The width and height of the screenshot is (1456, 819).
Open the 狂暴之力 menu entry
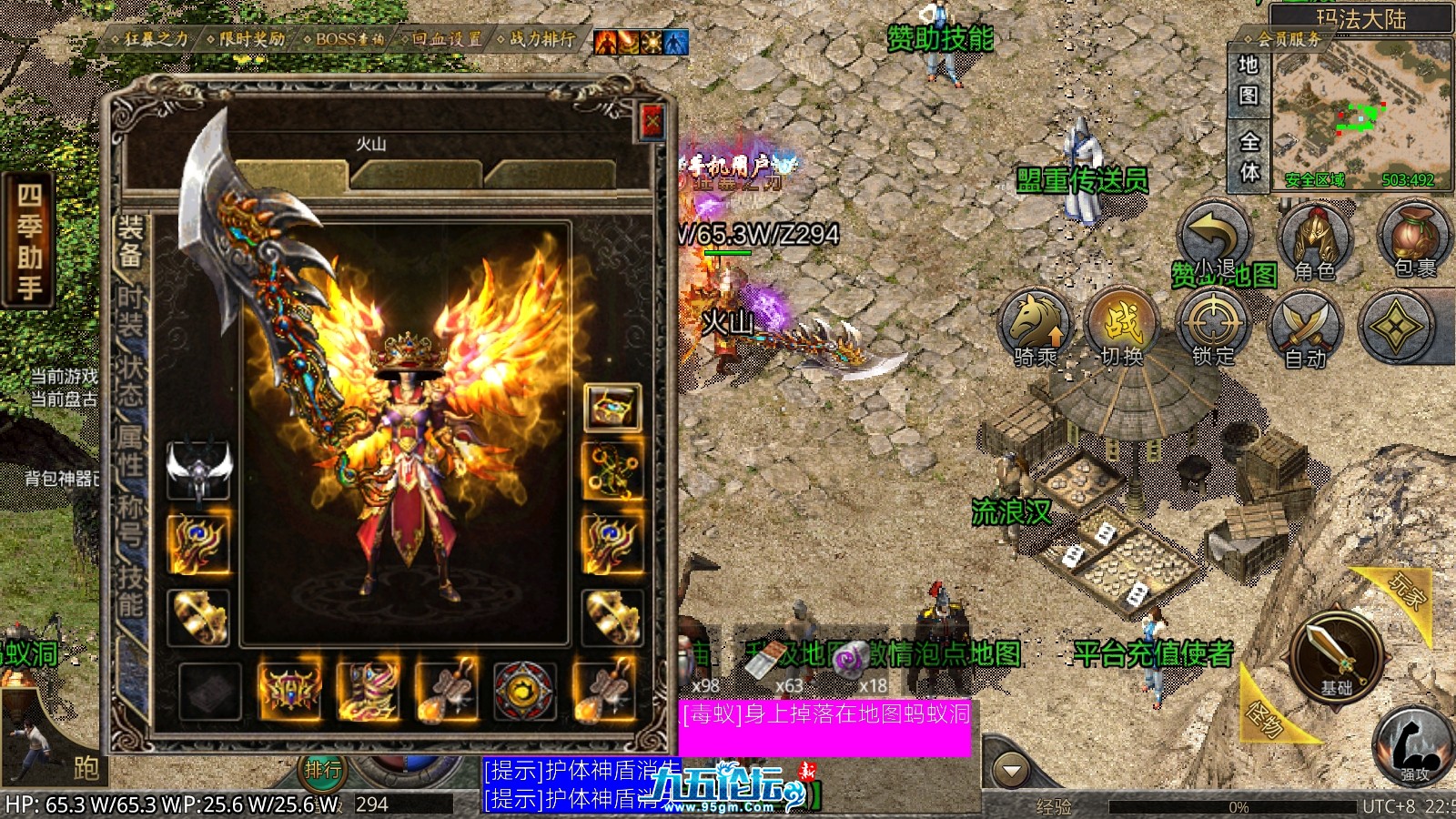pyautogui.click(x=150, y=39)
